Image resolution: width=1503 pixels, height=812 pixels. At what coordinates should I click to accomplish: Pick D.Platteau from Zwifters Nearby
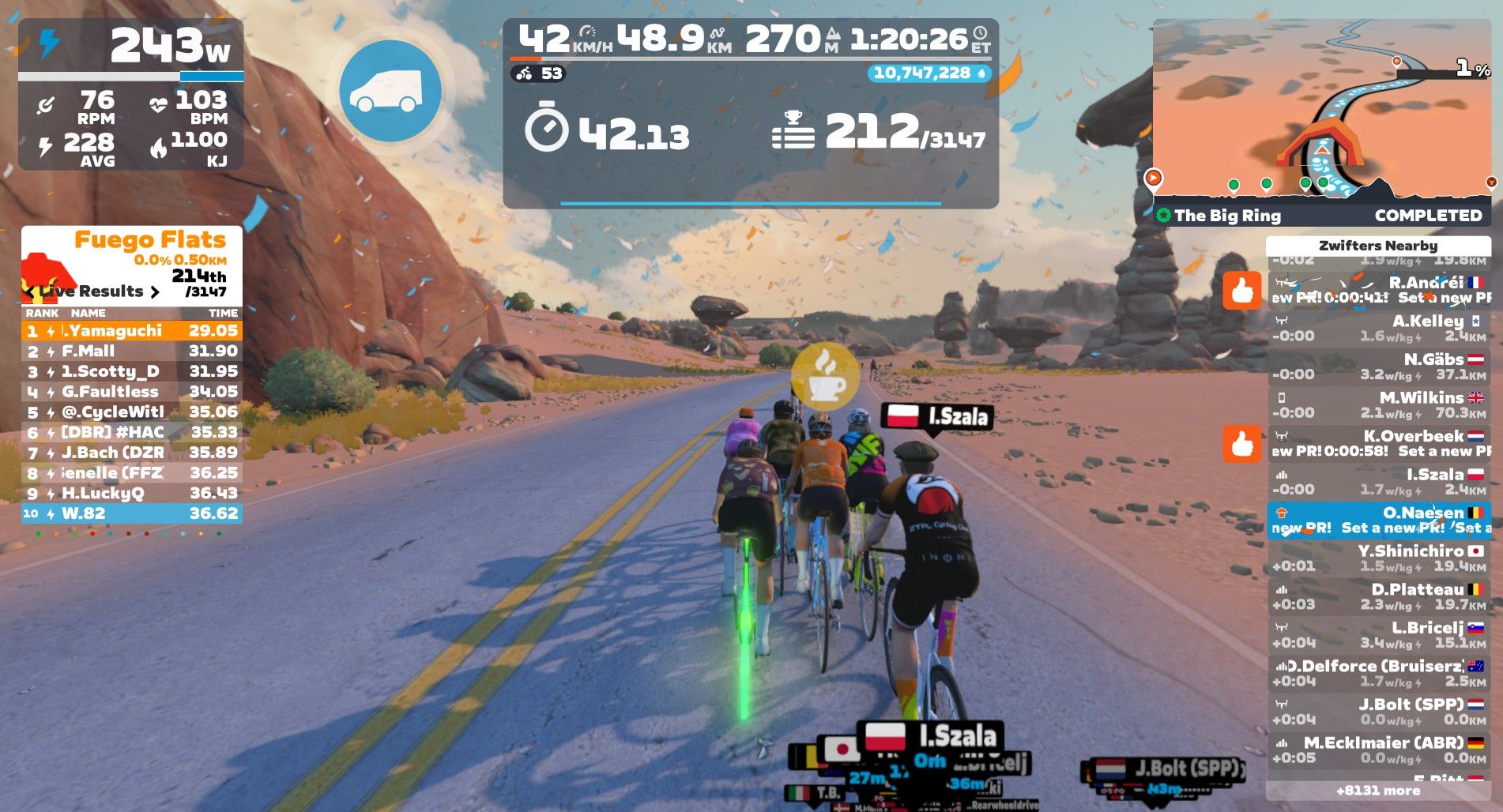pos(1379,597)
